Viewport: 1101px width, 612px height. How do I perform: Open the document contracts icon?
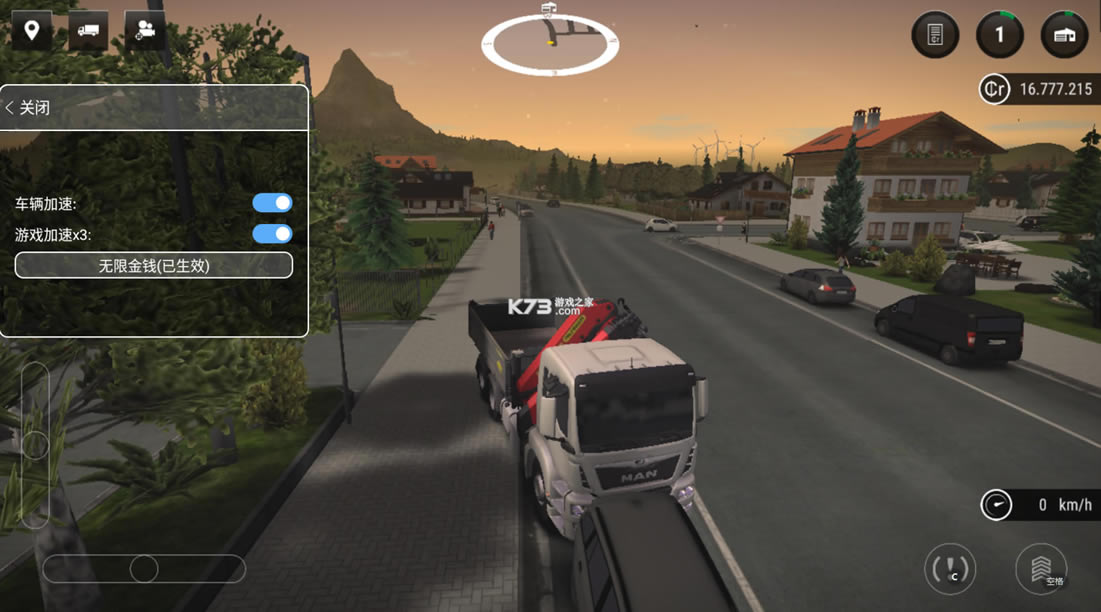pos(935,35)
